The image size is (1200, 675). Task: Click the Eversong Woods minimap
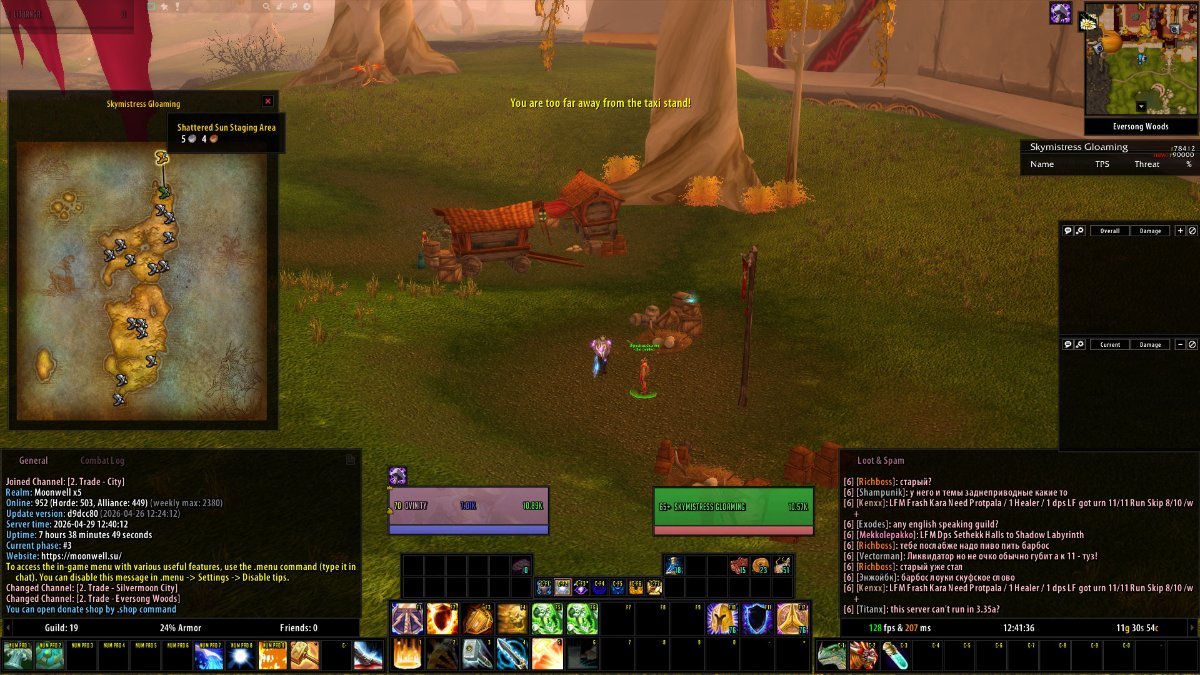pyautogui.click(x=1141, y=60)
